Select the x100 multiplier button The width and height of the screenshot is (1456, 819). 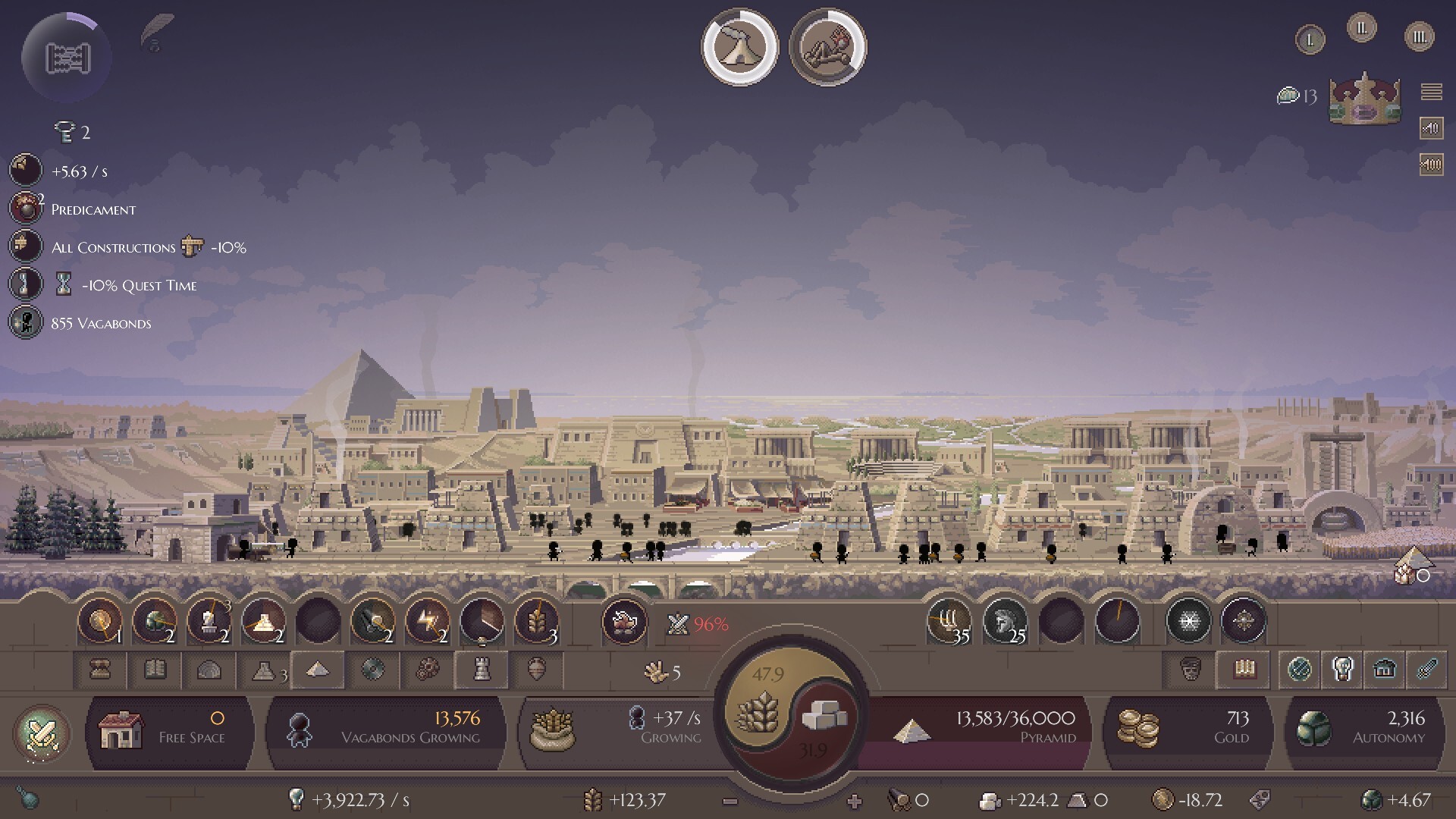1431,164
